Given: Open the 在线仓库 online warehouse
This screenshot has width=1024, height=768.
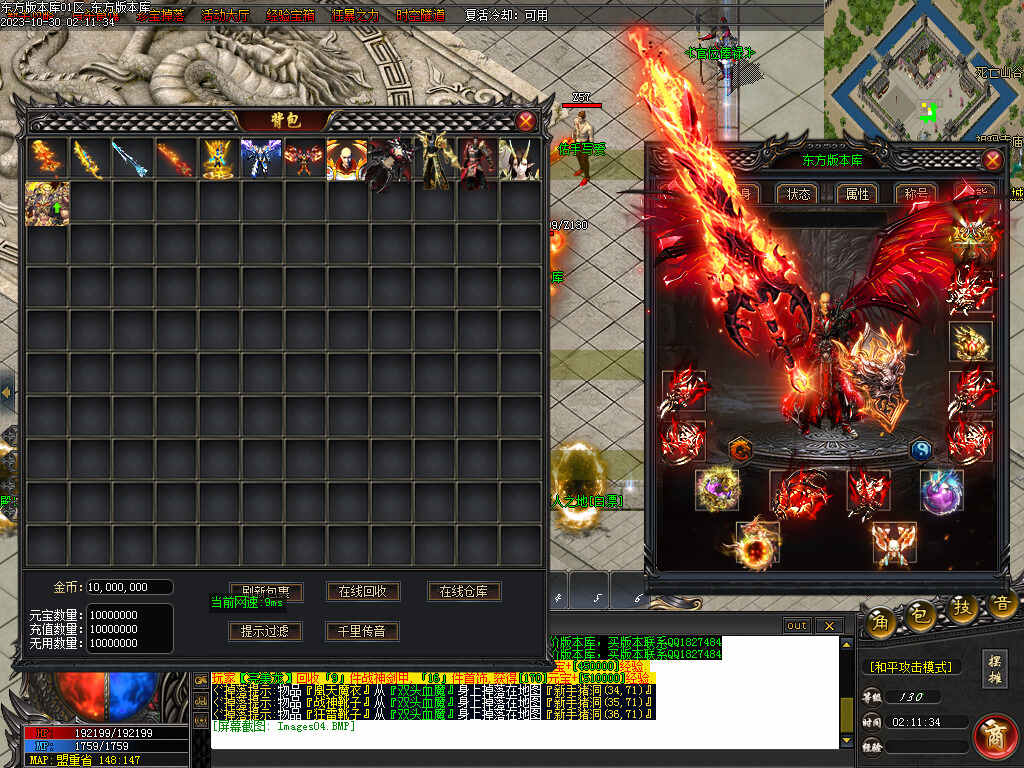Looking at the screenshot, I should [464, 591].
